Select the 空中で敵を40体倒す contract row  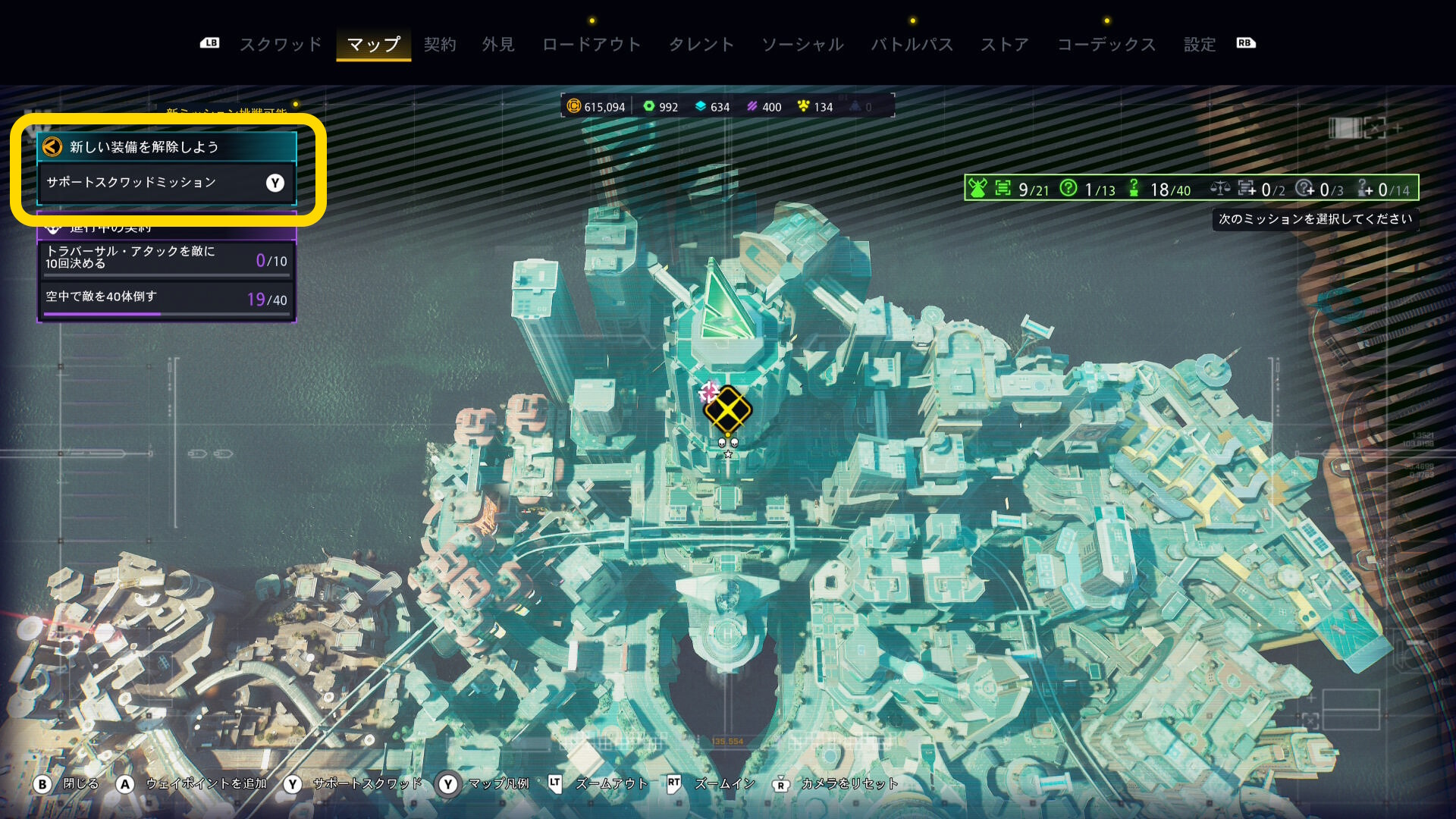(166, 298)
